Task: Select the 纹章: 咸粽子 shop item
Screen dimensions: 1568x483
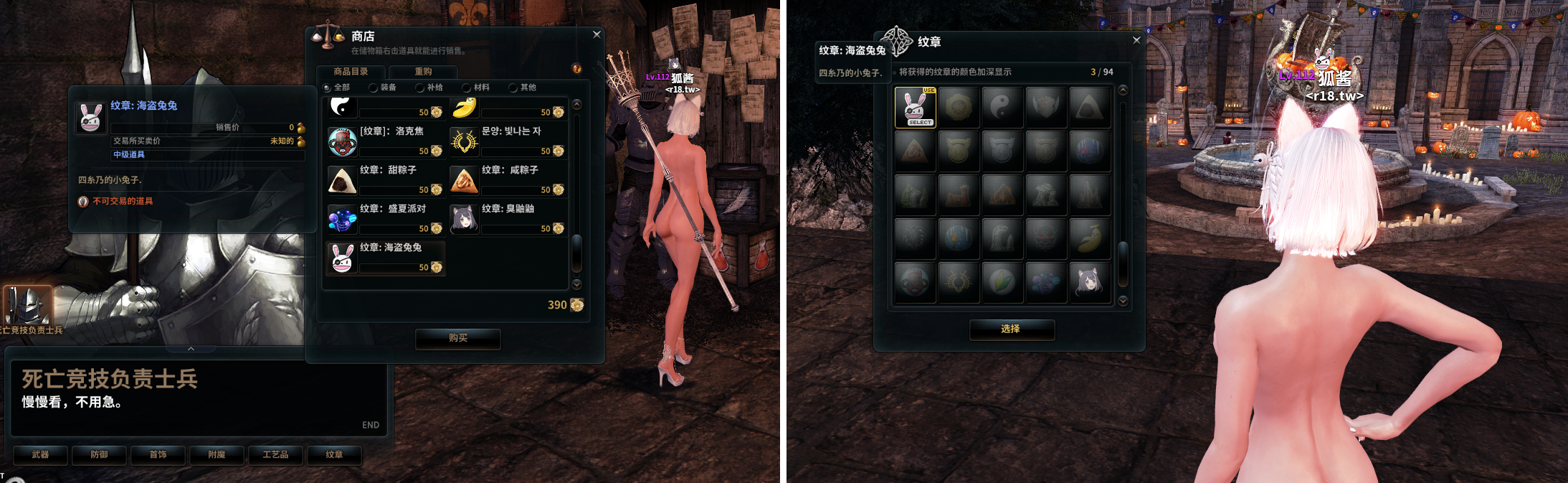Action: [x=508, y=179]
